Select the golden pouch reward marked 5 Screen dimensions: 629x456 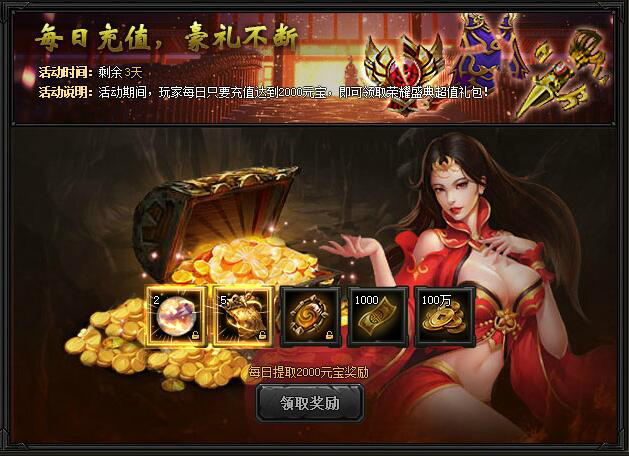[x=242, y=317]
